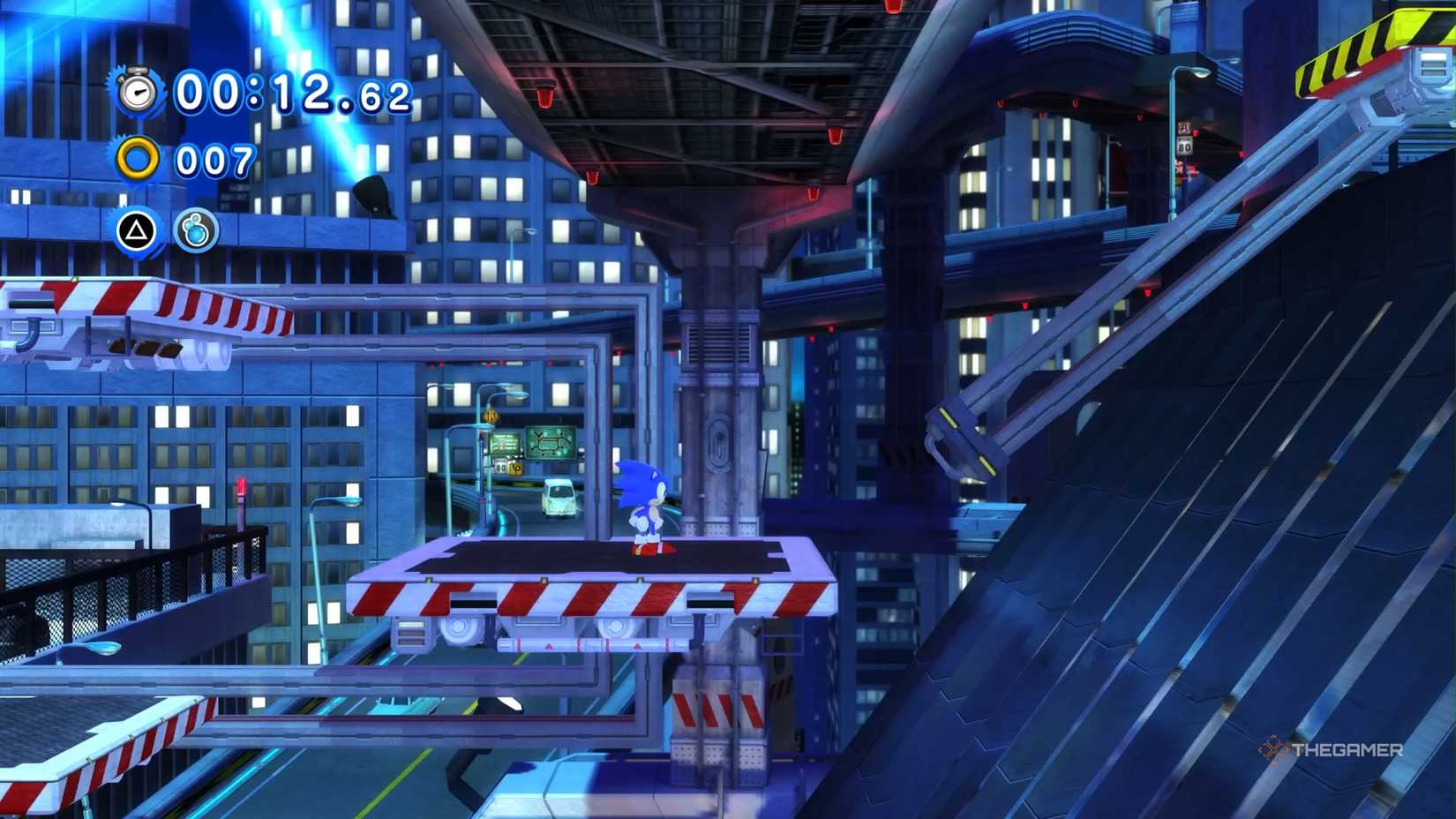Select the bubble skill icon beside Triangle prompt
1456x819 pixels.
[x=196, y=231]
